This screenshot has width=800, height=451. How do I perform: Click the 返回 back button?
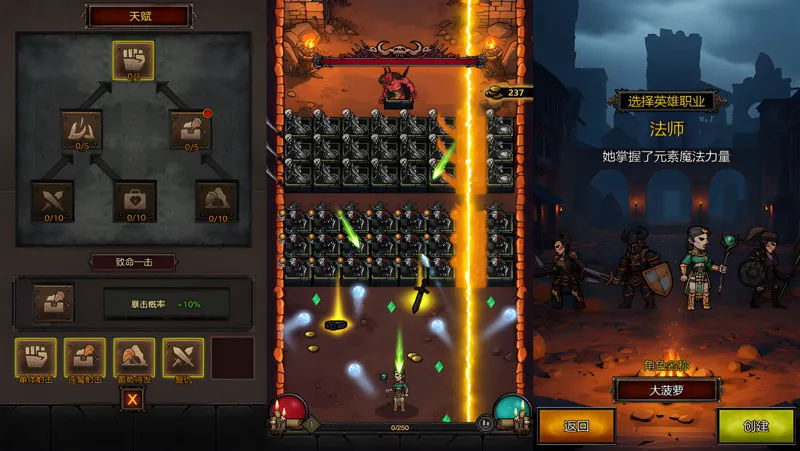577,426
